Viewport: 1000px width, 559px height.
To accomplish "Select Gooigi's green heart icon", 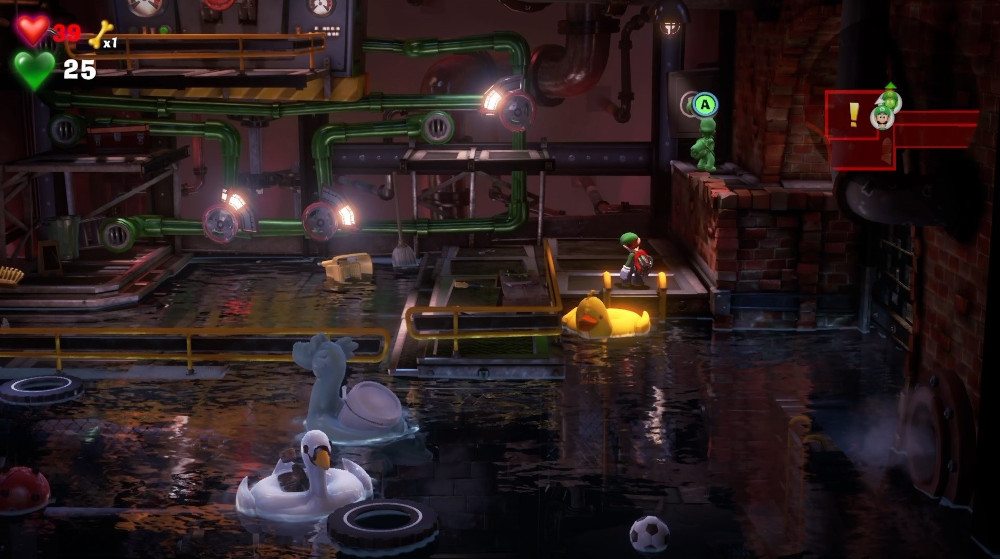I will tap(34, 70).
